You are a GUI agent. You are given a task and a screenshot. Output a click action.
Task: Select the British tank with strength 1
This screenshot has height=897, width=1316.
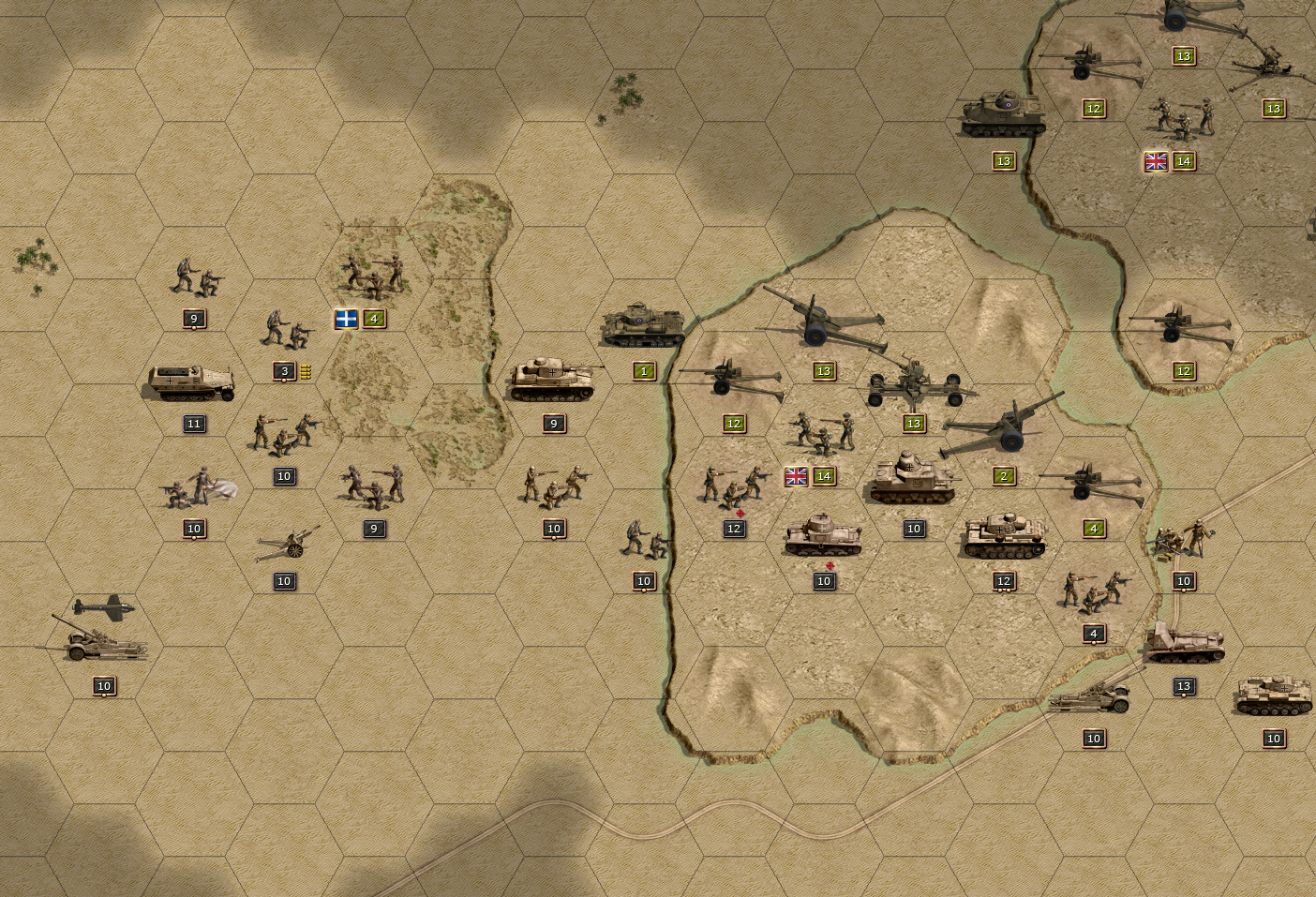642,326
